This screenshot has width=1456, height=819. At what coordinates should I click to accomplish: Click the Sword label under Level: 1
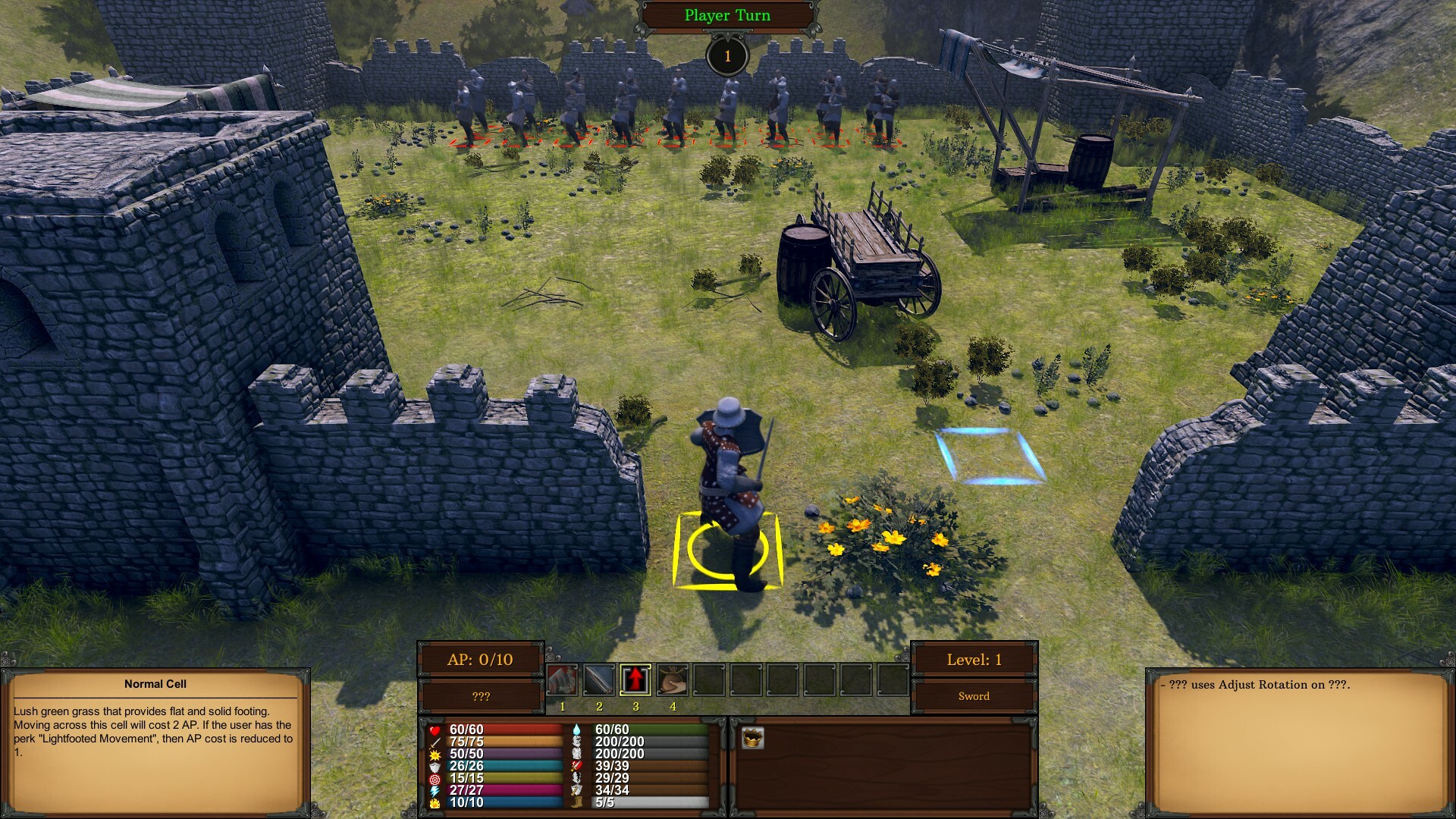coord(975,695)
